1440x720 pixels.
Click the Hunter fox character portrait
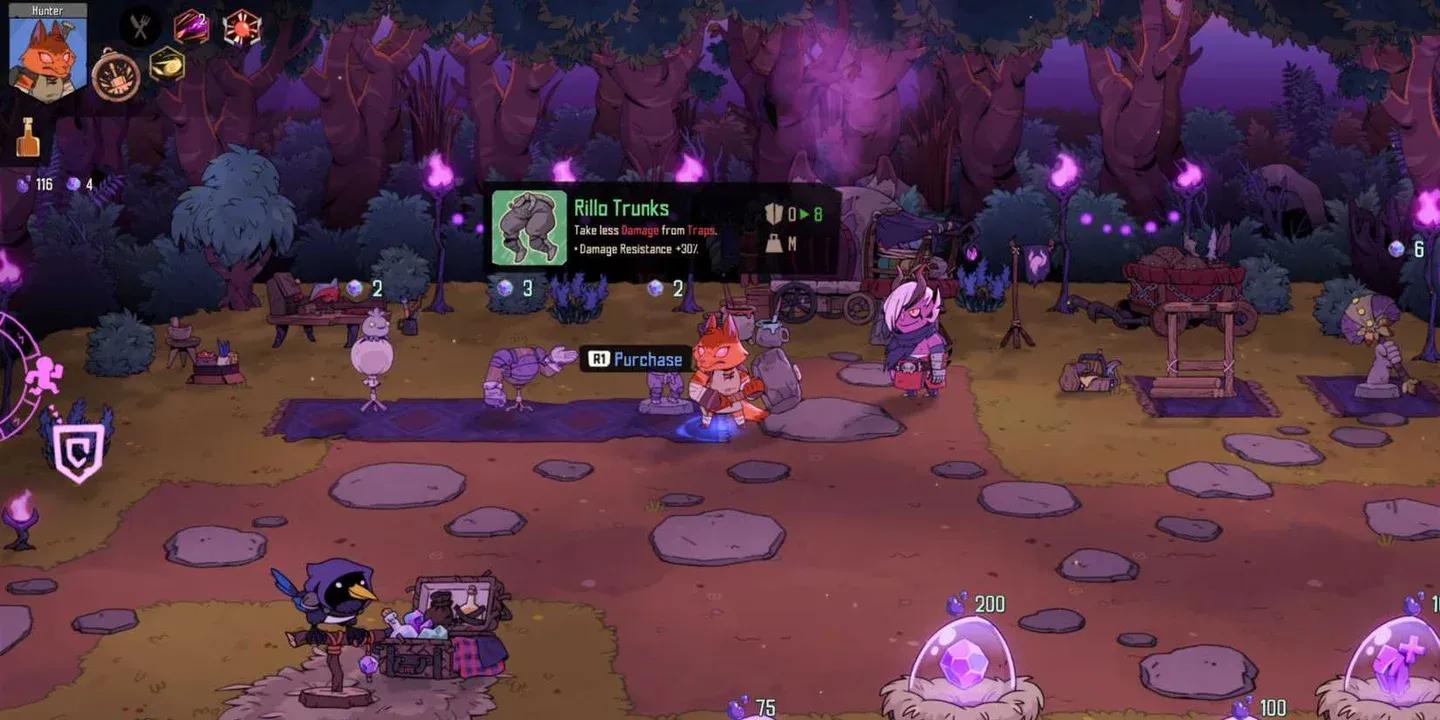click(47, 58)
